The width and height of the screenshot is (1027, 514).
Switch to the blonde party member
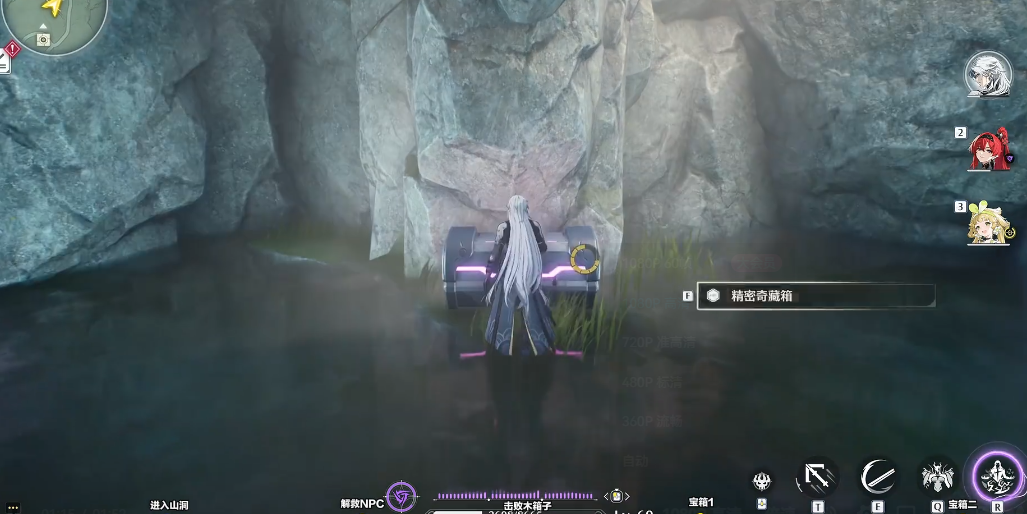click(988, 224)
